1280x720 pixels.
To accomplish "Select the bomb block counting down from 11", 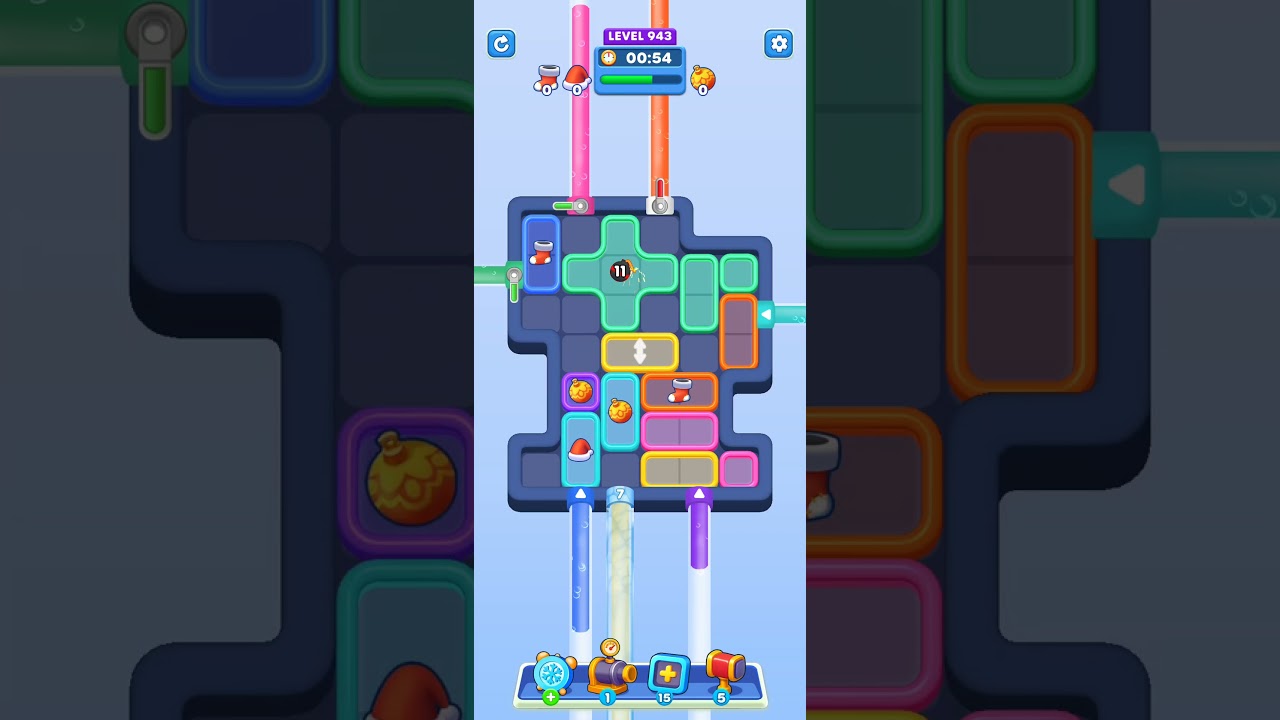I will pyautogui.click(x=620, y=270).
